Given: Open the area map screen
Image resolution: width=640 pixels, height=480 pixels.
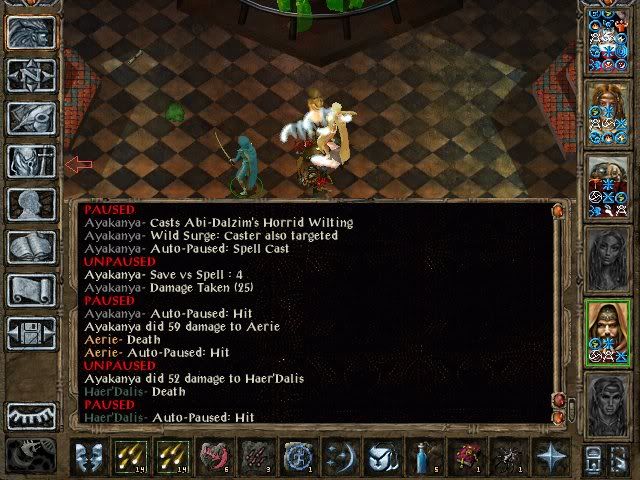Looking at the screenshot, I should click(x=30, y=75).
